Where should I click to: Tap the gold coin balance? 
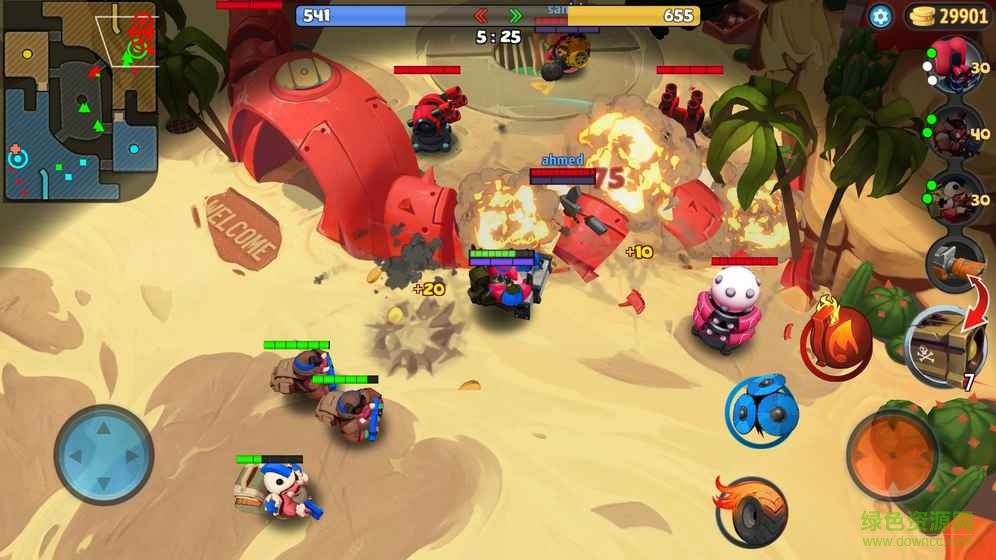[x=948, y=15]
